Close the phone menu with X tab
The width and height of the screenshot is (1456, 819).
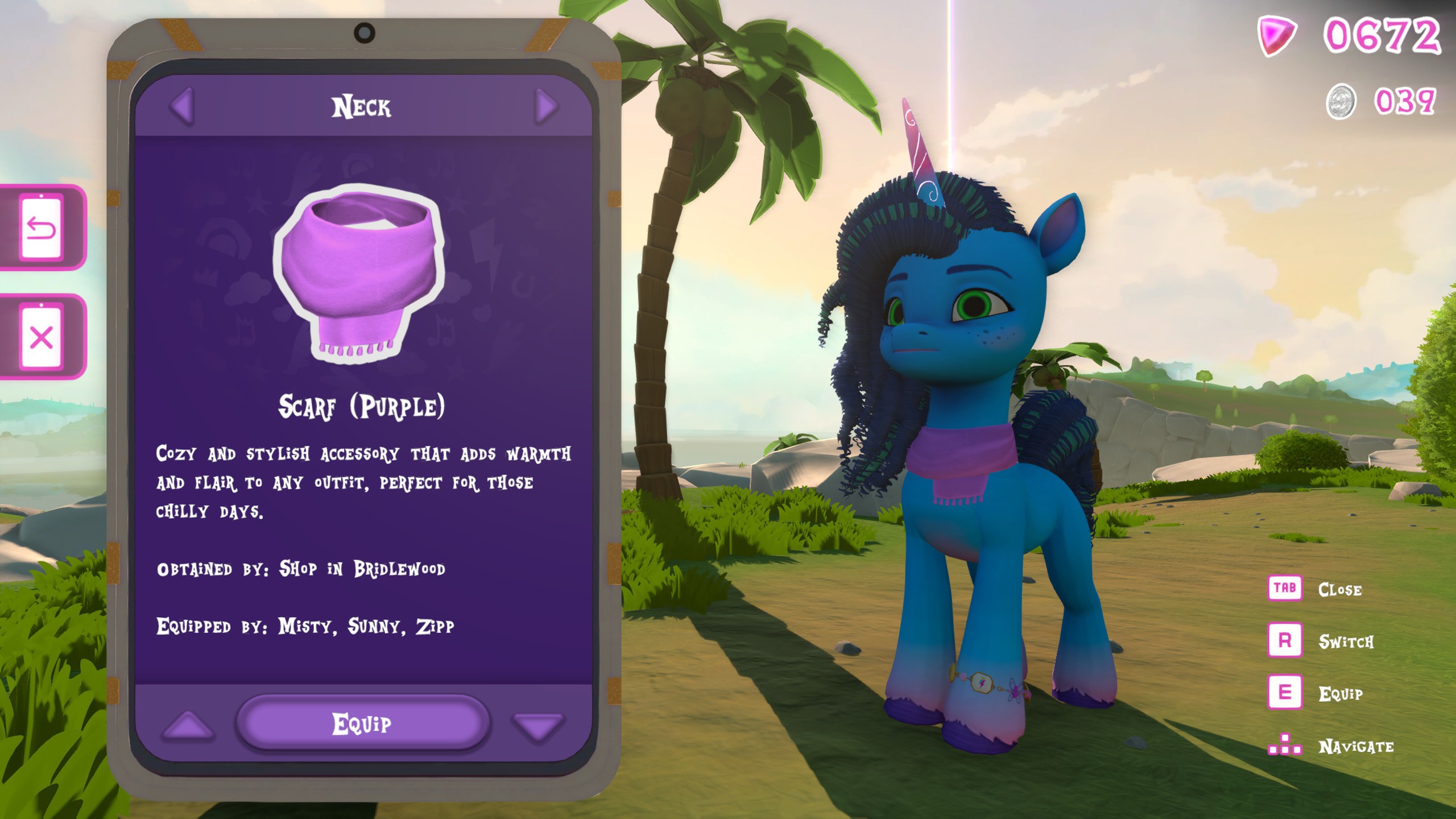pyautogui.click(x=41, y=338)
